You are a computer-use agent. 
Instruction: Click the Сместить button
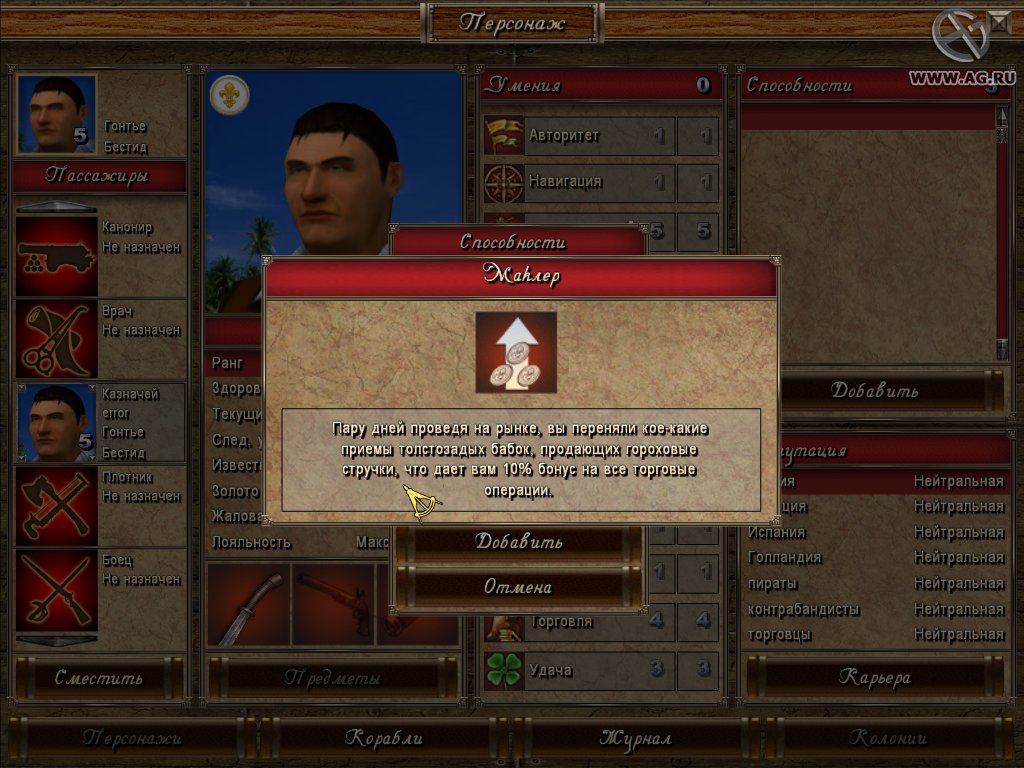point(99,678)
